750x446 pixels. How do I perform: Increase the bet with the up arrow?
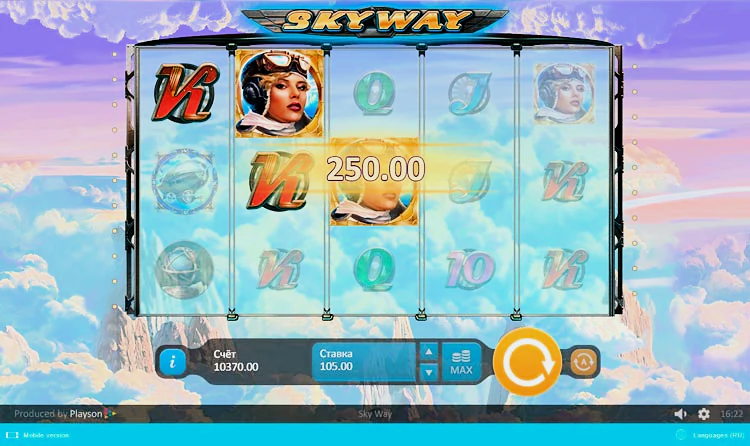(427, 352)
